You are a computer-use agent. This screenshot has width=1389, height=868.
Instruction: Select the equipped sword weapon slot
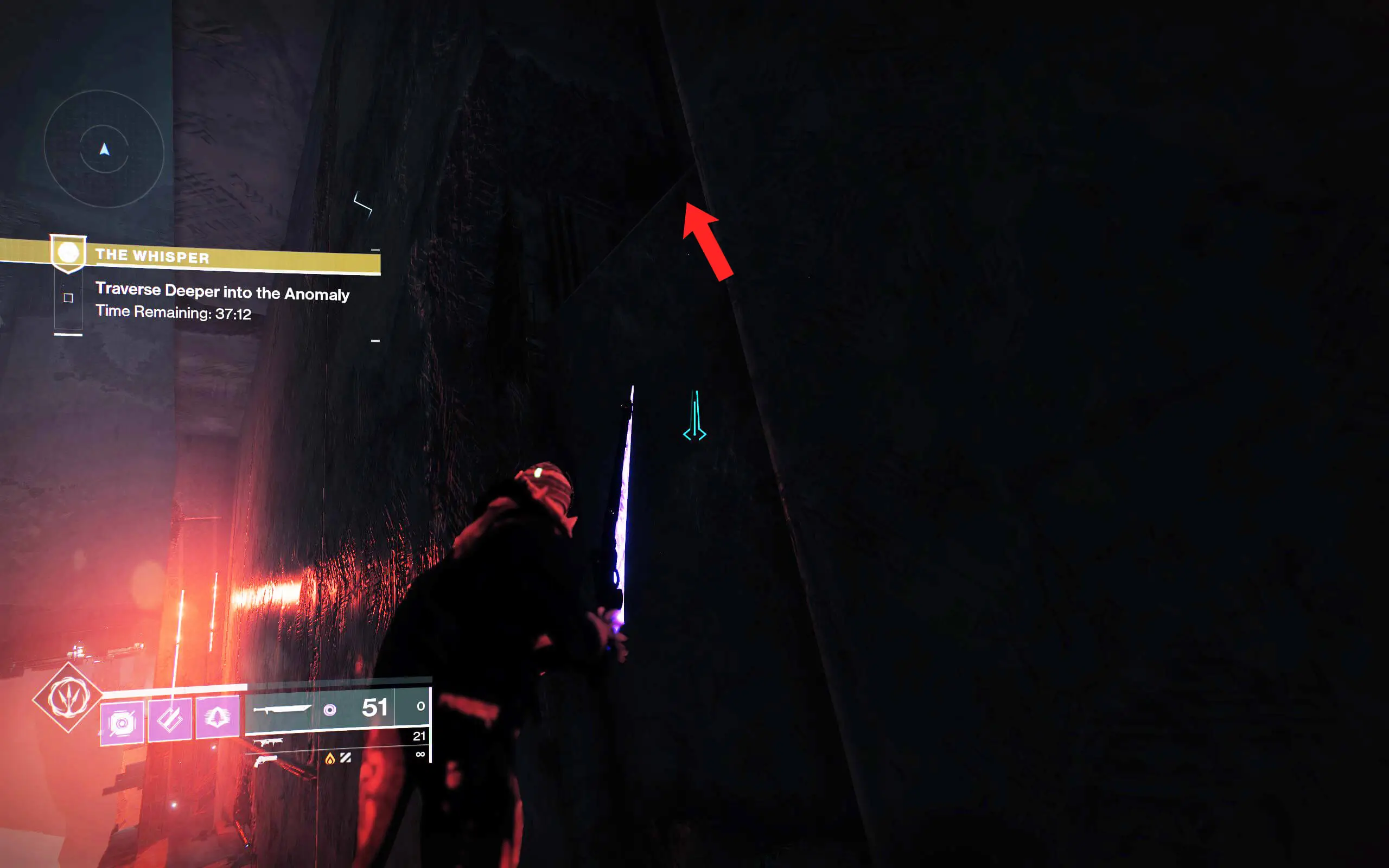(282, 710)
